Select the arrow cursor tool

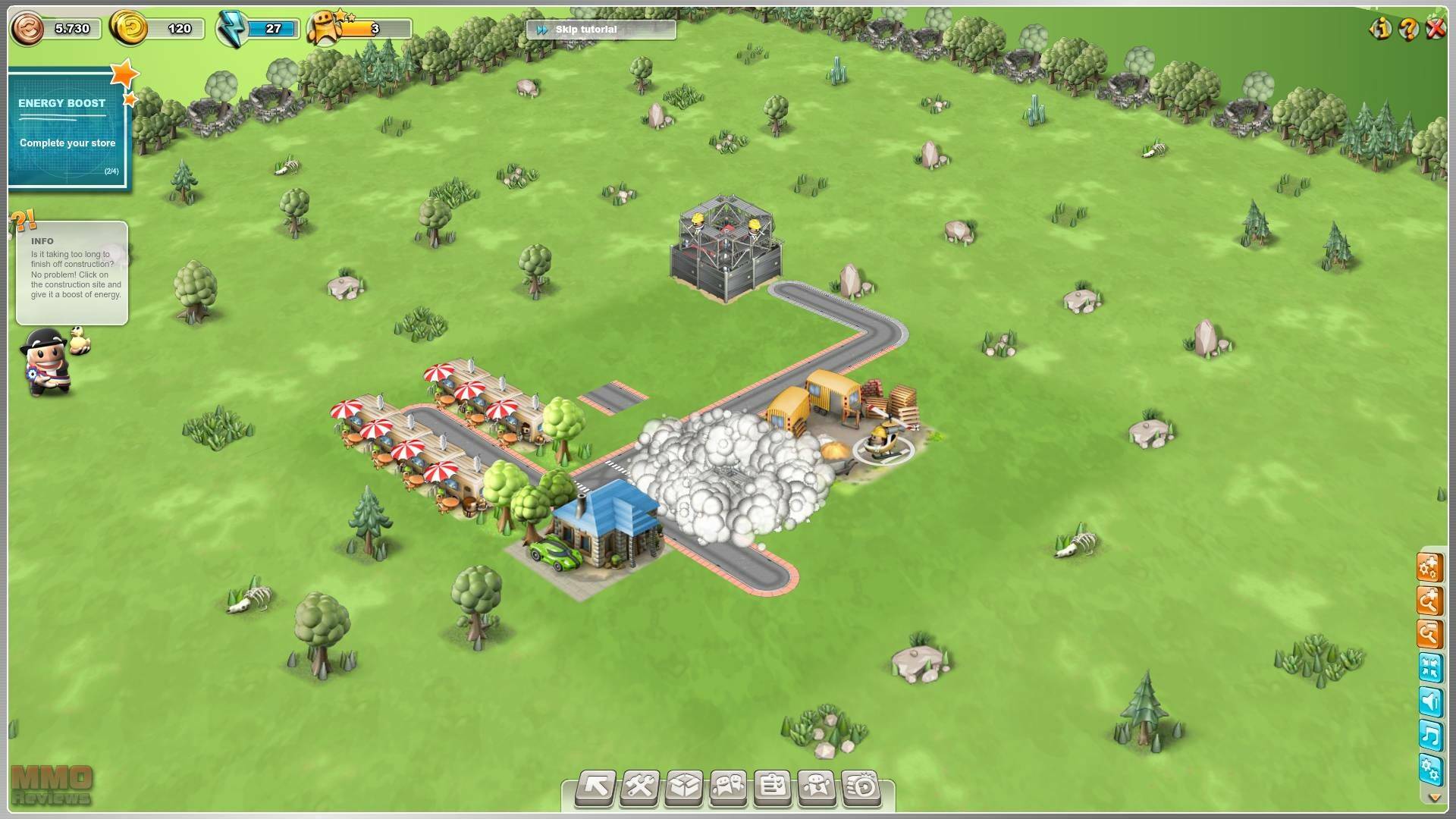click(595, 787)
